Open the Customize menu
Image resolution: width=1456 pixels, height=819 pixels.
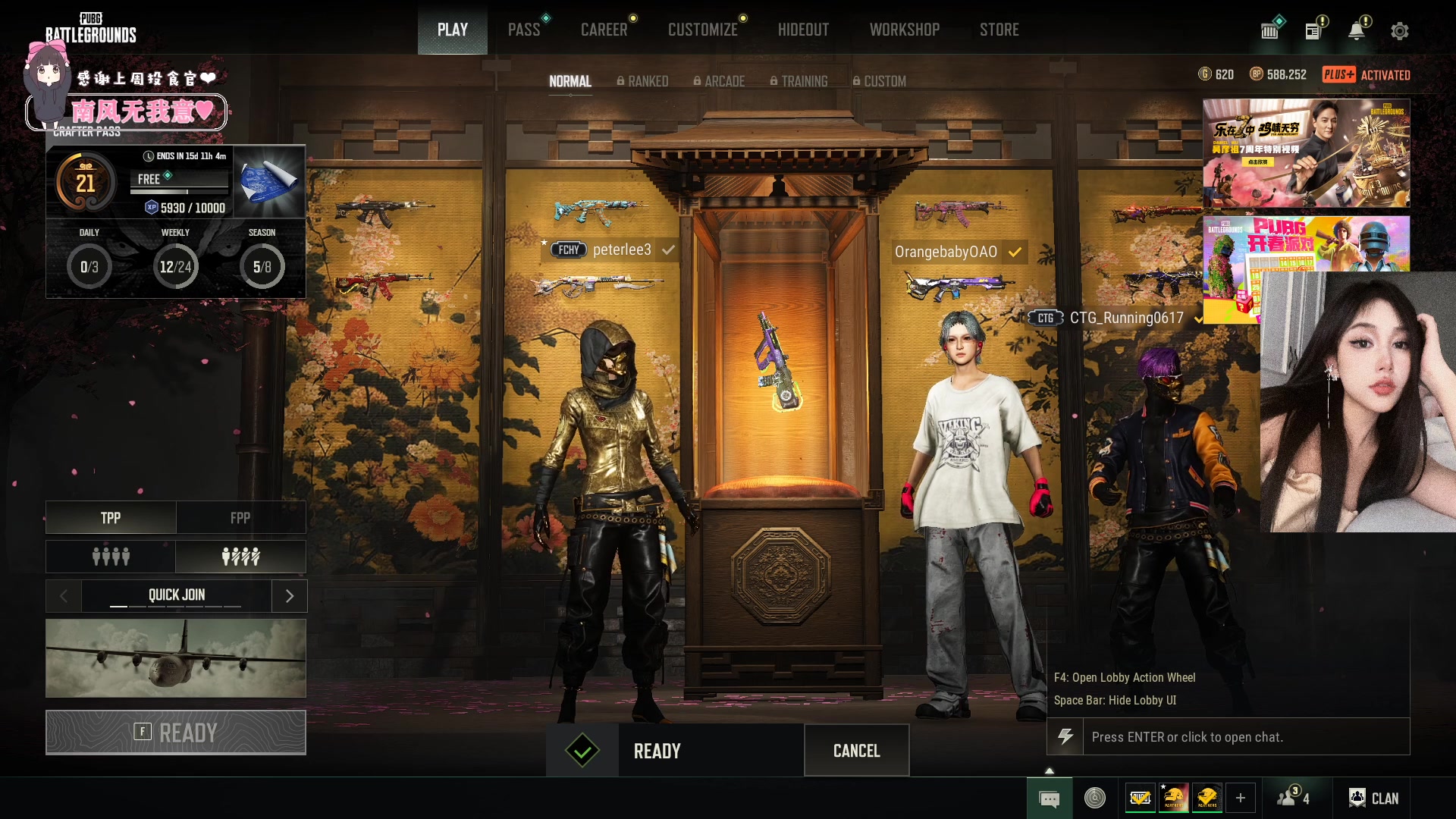702,30
